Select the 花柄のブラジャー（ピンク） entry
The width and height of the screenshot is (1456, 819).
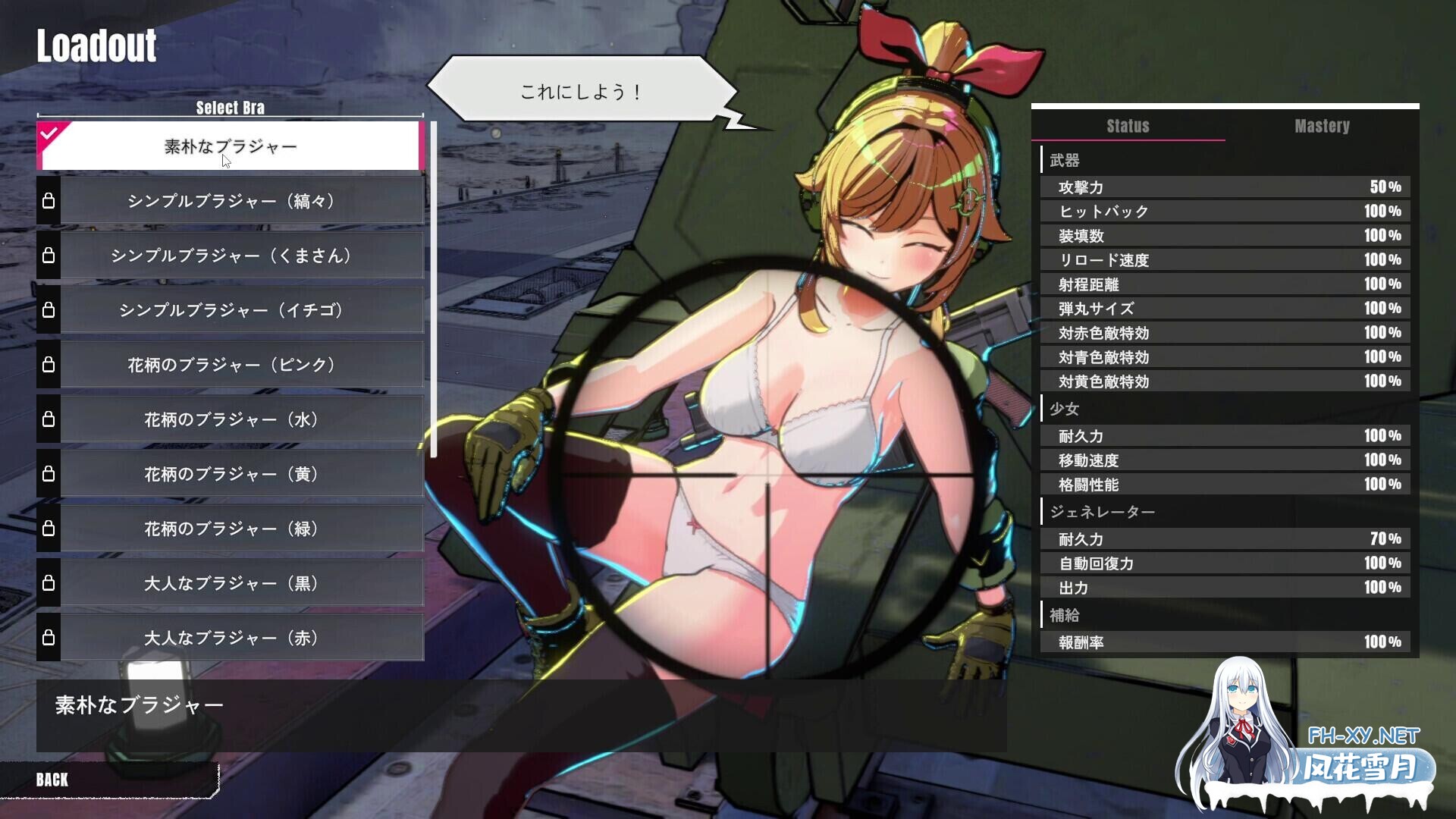coord(235,365)
